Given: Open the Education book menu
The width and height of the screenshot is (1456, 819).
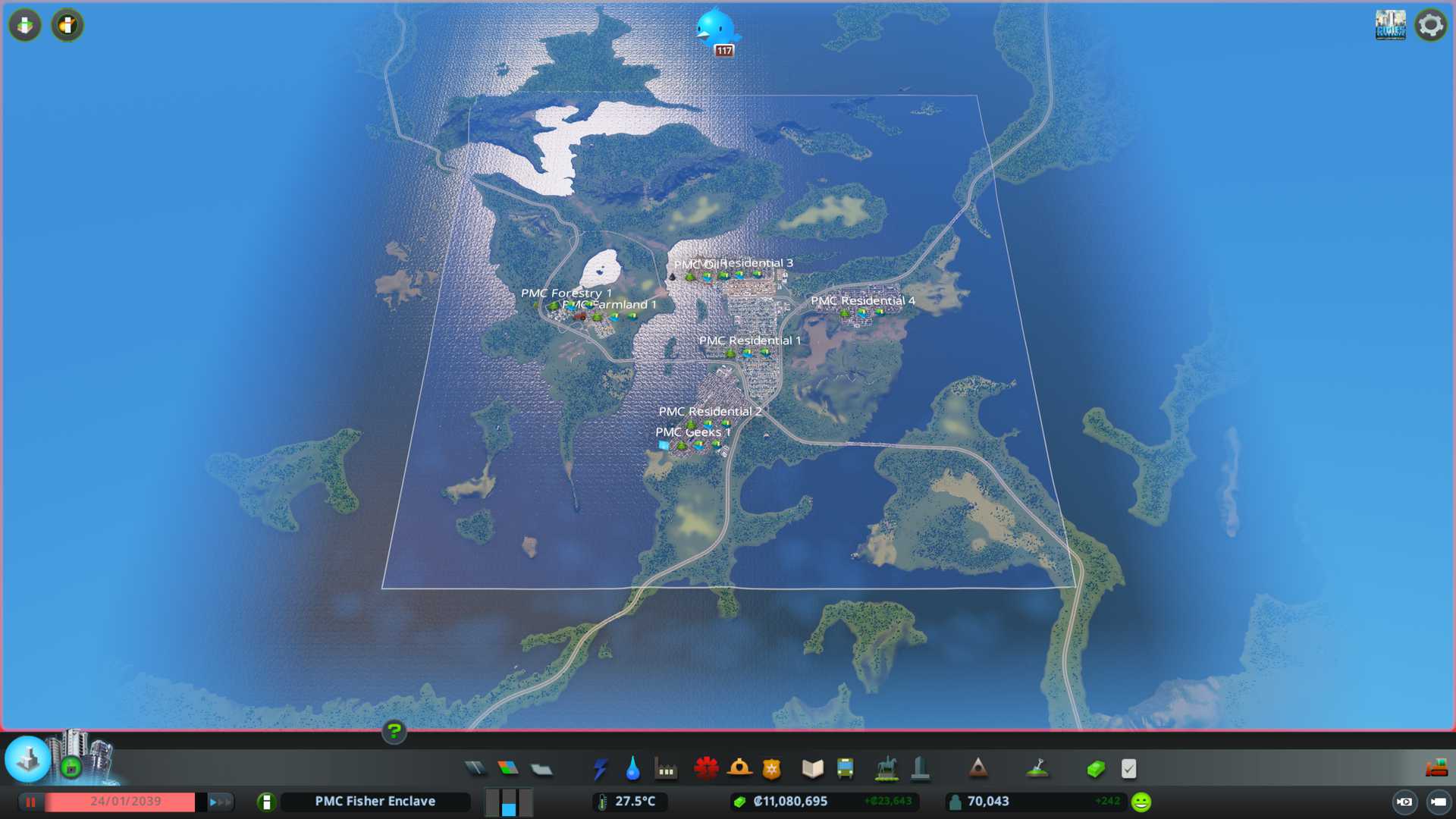Looking at the screenshot, I should pos(812,769).
